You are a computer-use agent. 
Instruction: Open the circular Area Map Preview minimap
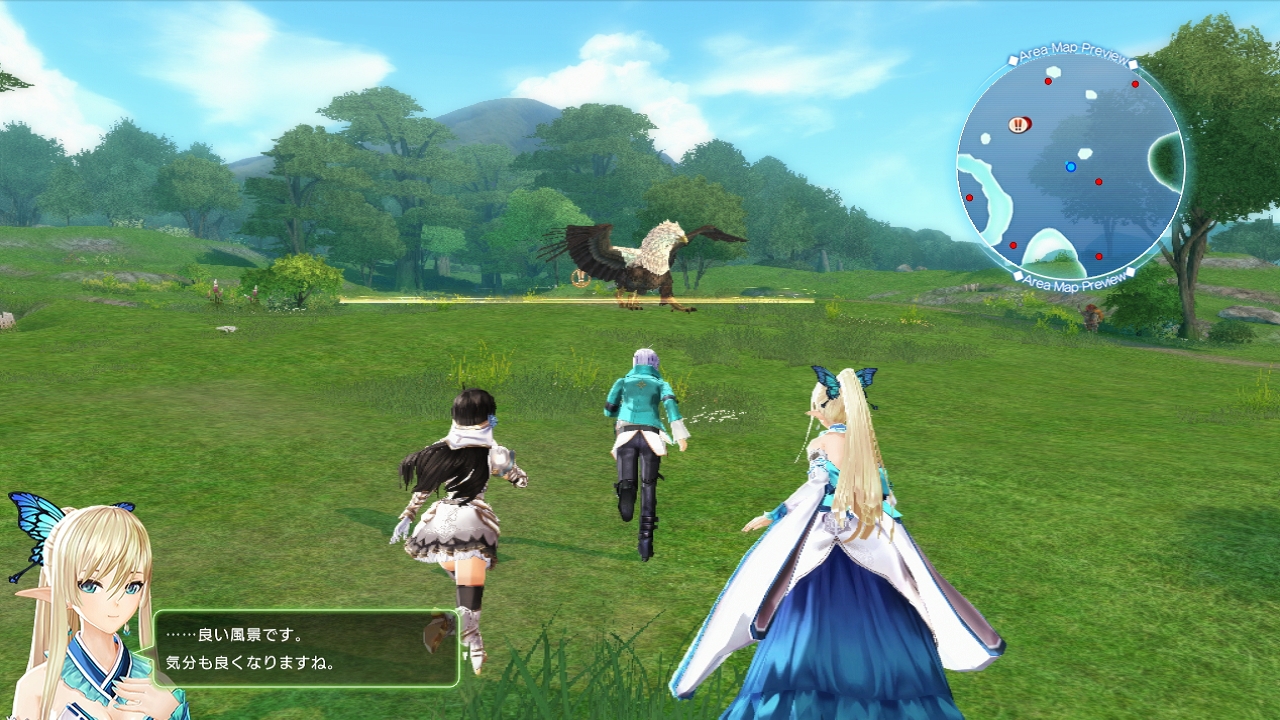coord(1071,166)
